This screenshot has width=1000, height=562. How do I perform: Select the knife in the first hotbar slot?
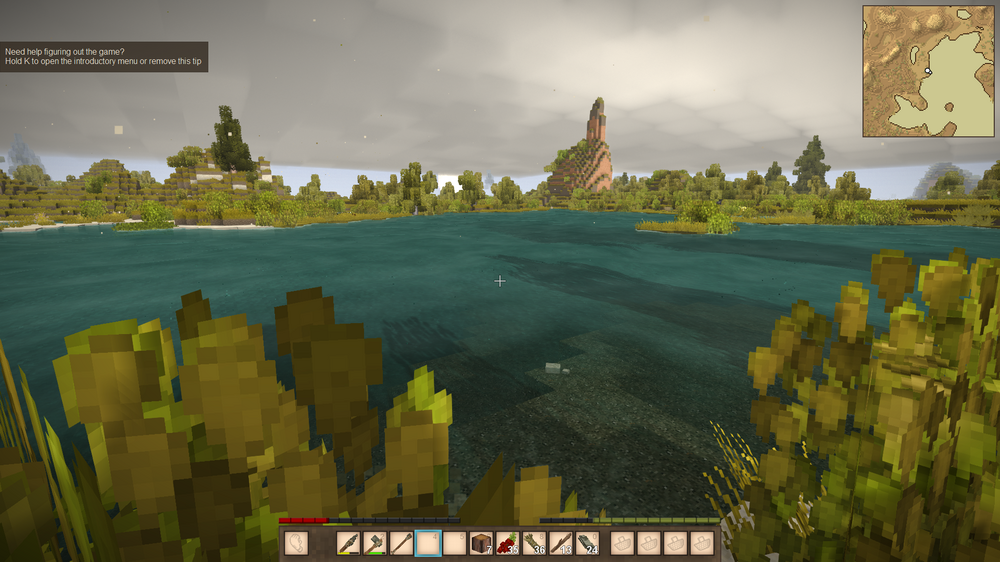(349, 543)
